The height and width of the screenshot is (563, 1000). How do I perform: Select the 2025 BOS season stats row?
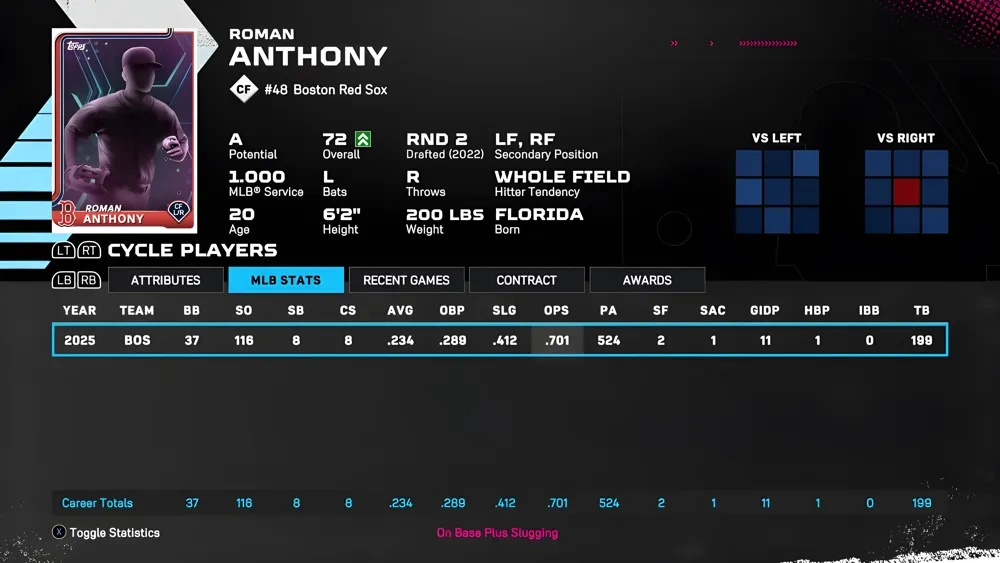point(499,340)
